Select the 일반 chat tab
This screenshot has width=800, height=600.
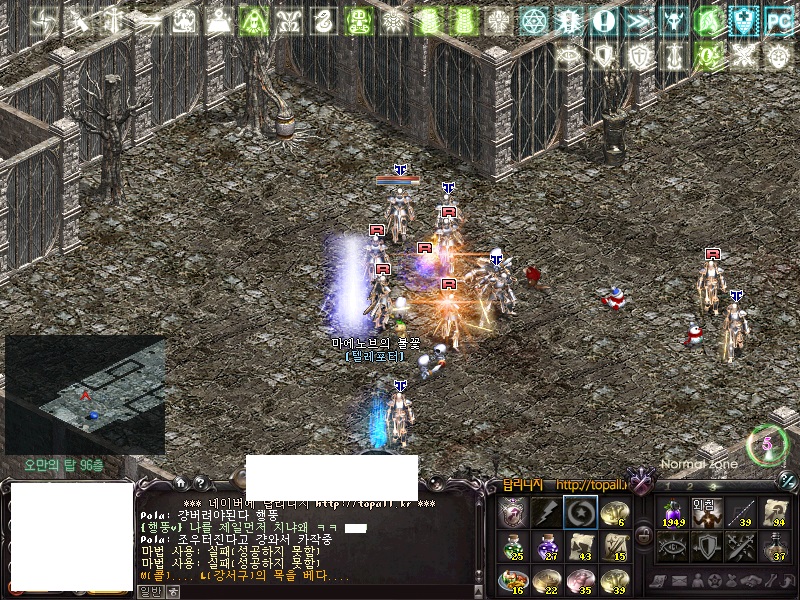pos(149,591)
